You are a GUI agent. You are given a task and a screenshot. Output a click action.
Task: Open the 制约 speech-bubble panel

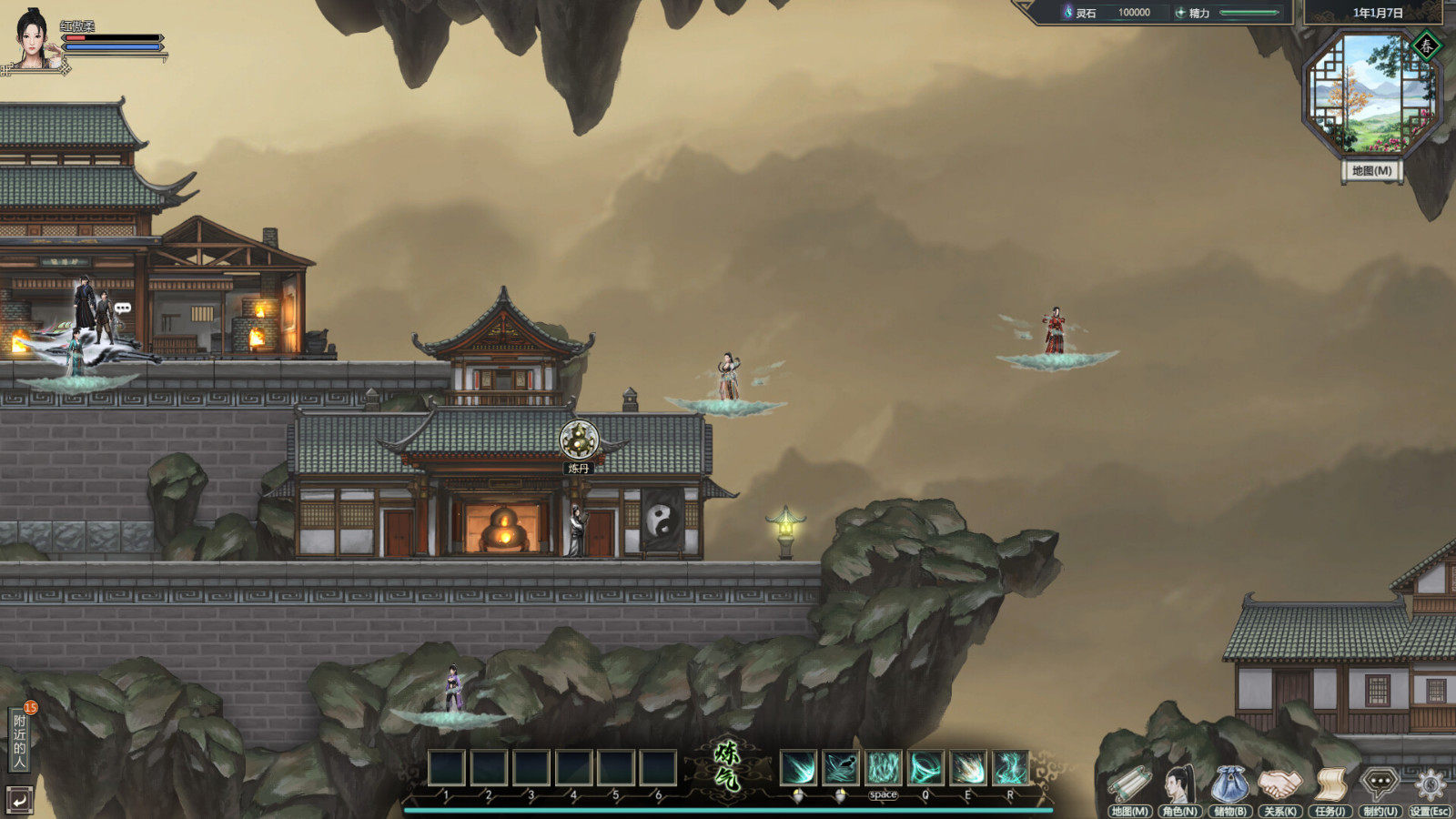[1380, 786]
